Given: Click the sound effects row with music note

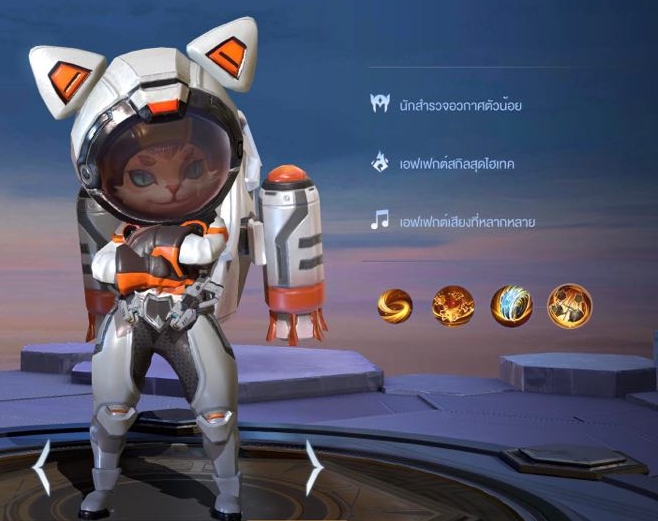Looking at the screenshot, I should point(452,221).
